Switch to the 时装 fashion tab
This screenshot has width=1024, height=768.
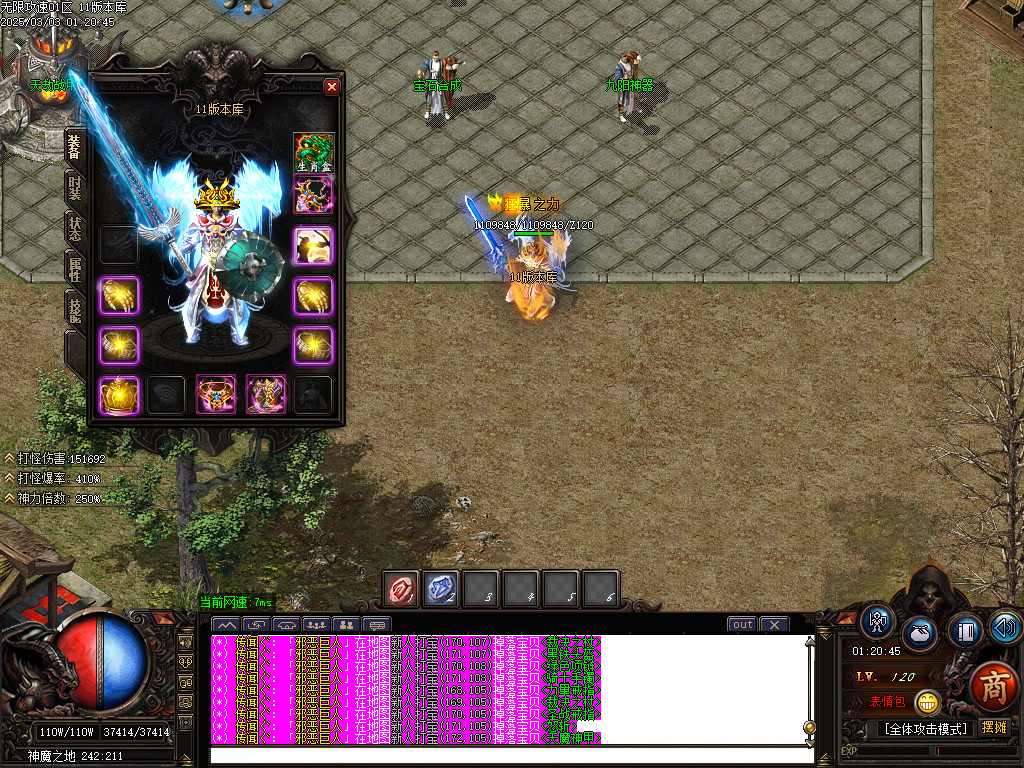click(75, 187)
